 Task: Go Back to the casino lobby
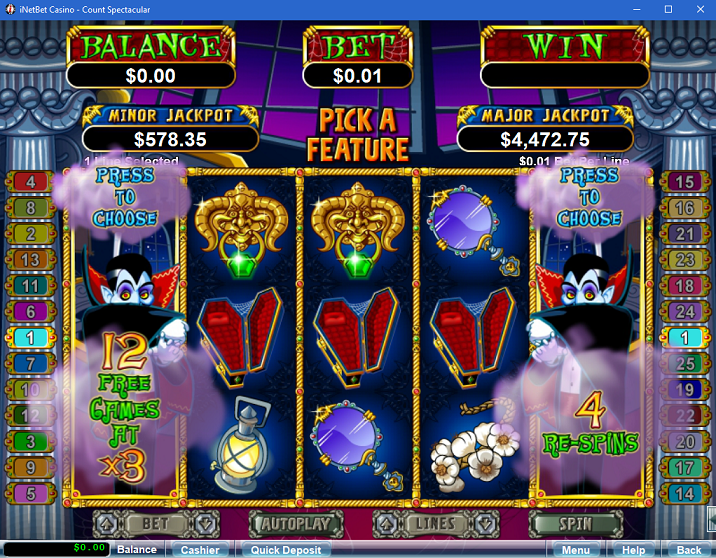pos(688,549)
